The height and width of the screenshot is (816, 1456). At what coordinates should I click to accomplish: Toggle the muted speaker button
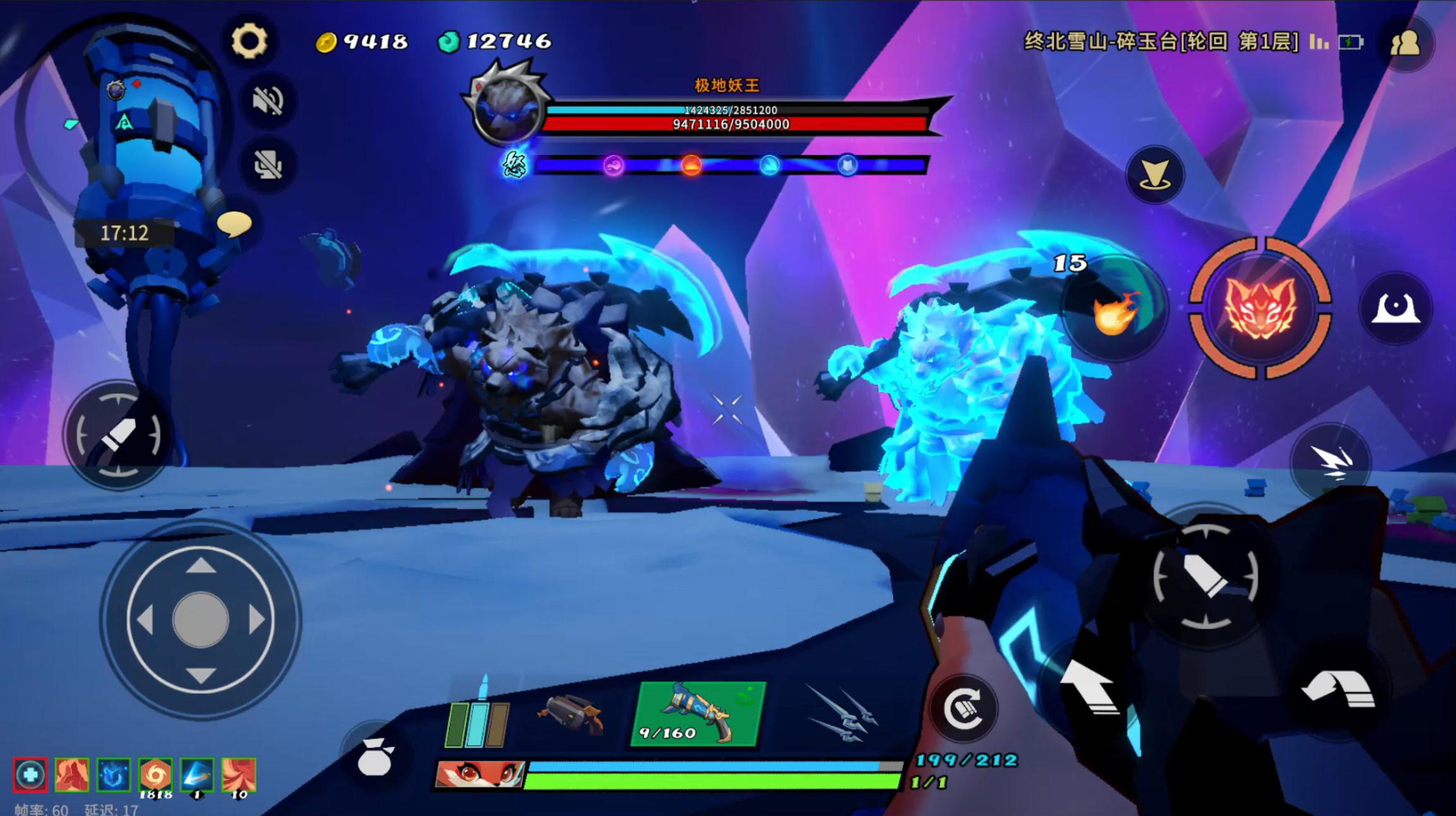pyautogui.click(x=268, y=101)
